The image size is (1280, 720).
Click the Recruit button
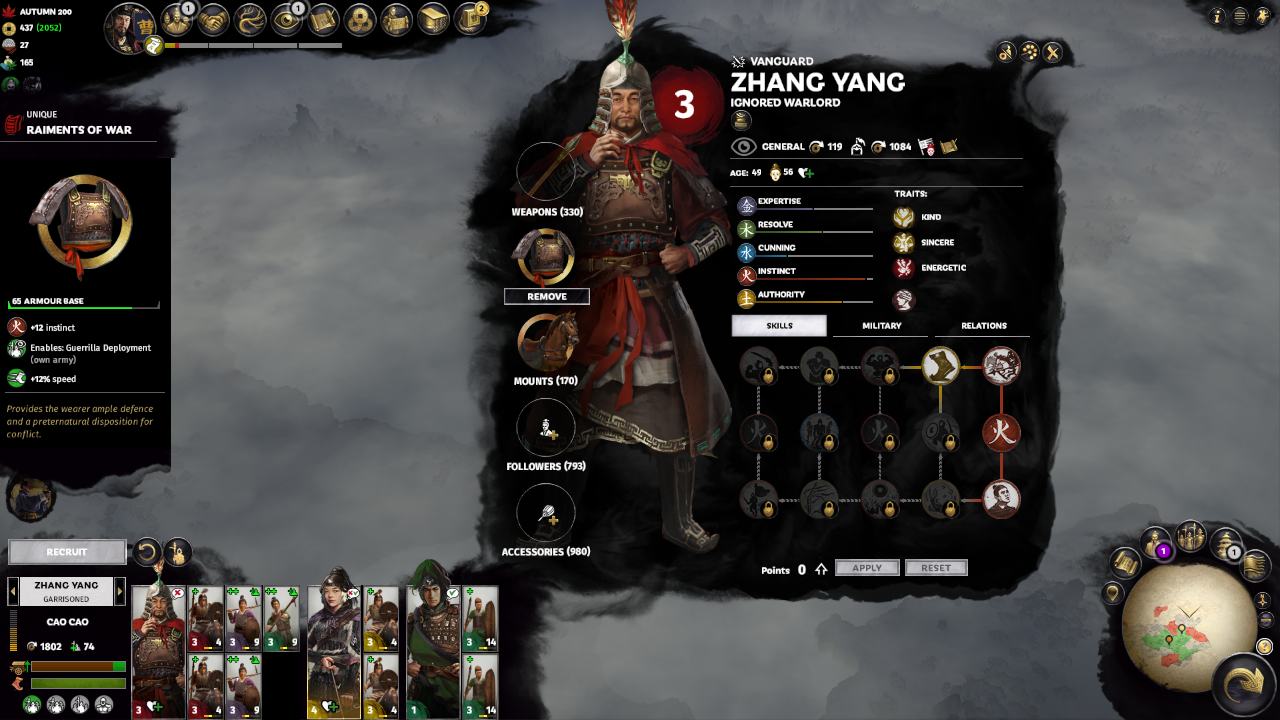[67, 552]
